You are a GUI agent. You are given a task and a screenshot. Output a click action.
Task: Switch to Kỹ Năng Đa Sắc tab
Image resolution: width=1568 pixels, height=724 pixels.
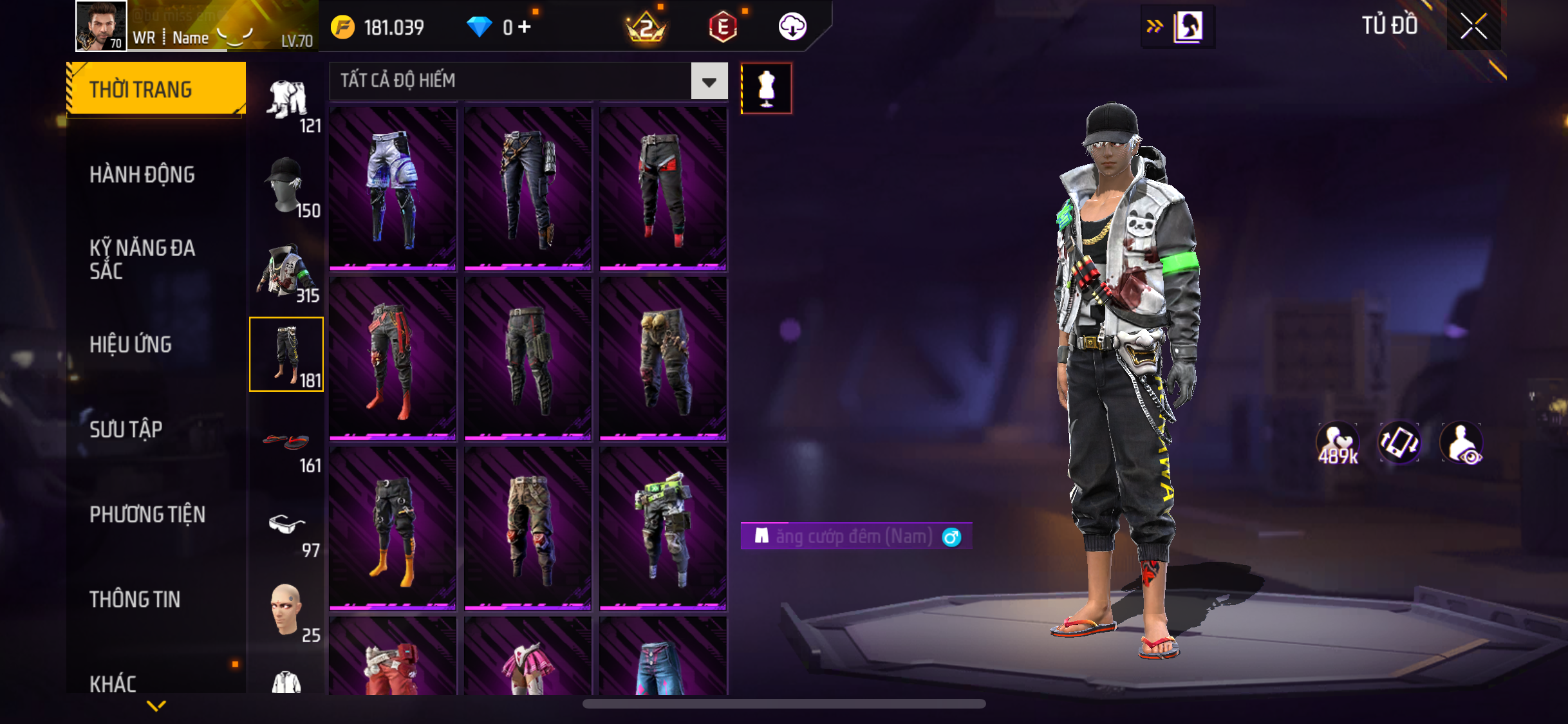click(142, 259)
